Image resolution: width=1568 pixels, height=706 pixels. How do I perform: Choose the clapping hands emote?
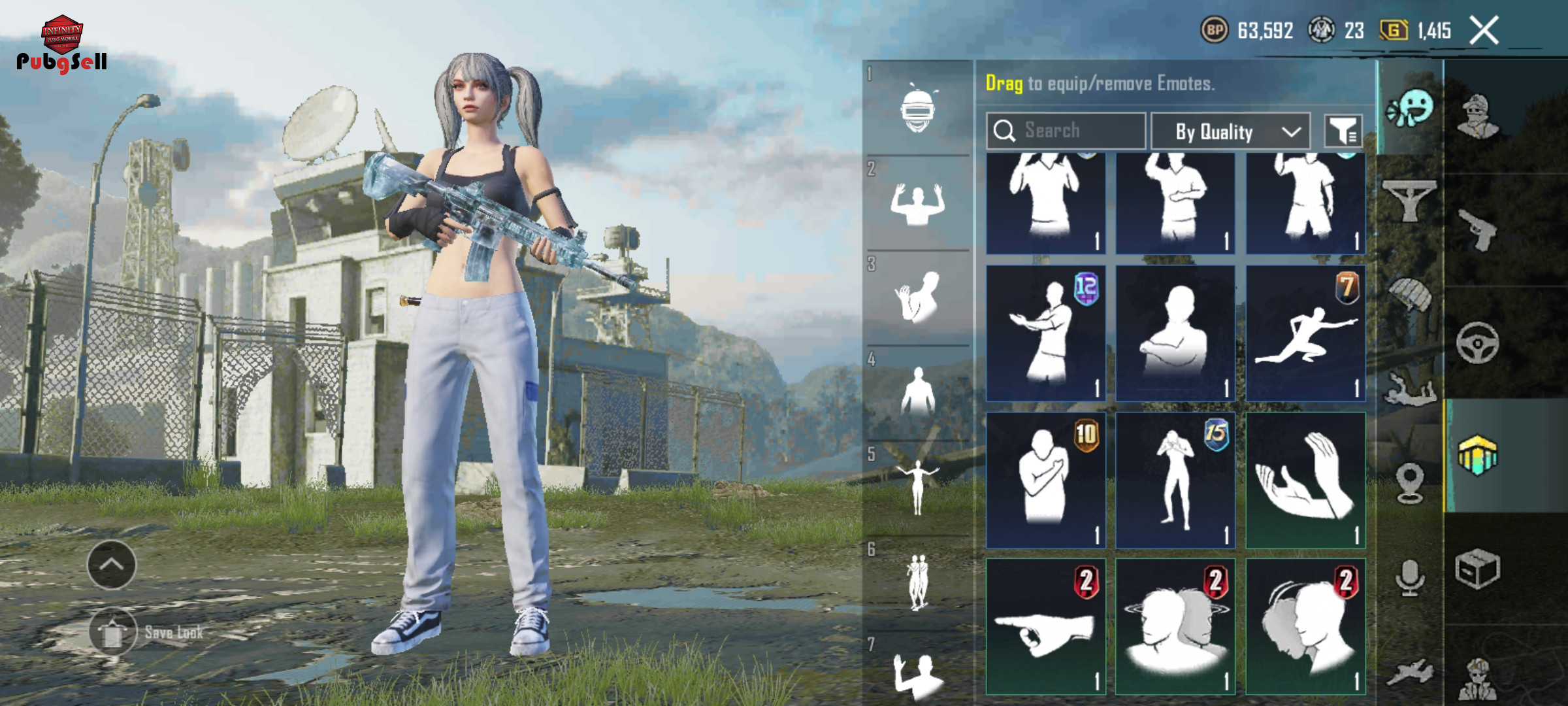(x=1305, y=480)
